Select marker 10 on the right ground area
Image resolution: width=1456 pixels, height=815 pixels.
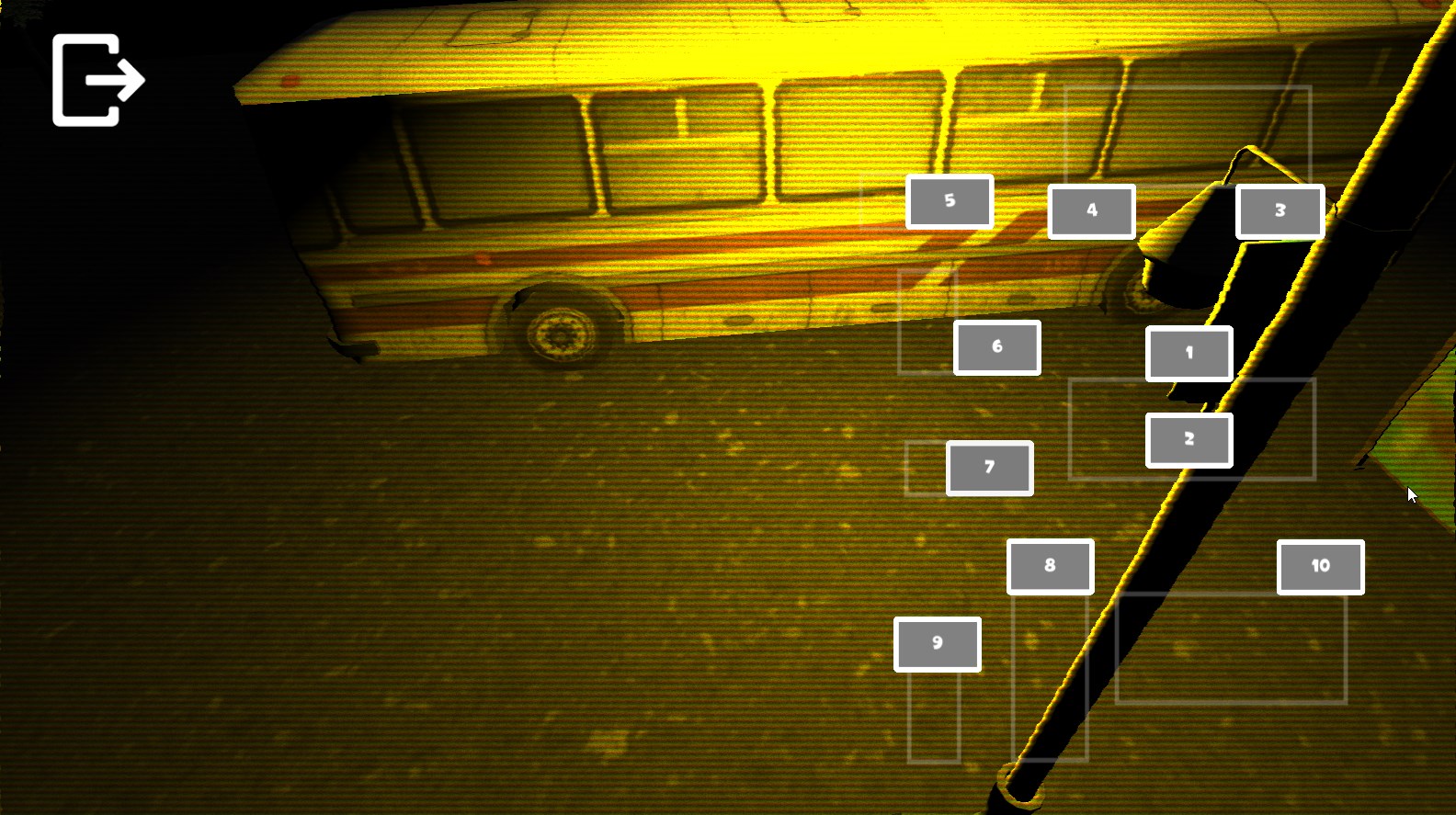coord(1319,566)
